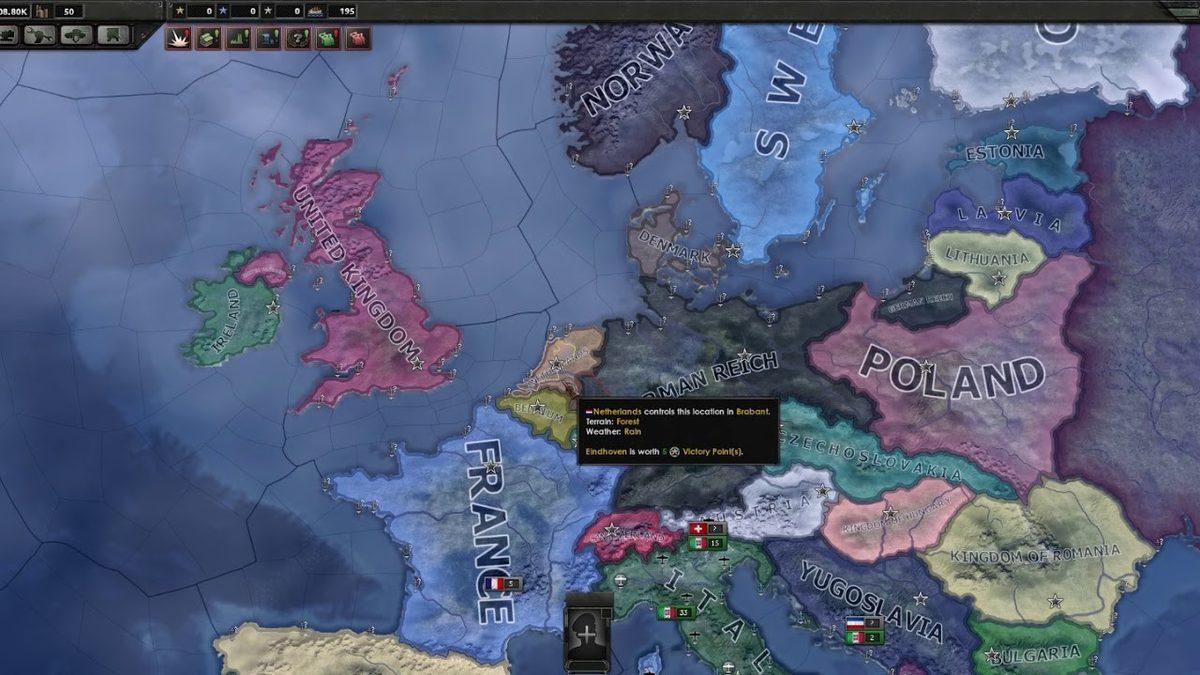The width and height of the screenshot is (1200, 675).
Task: Open the green crates alert
Action: coord(209,38)
